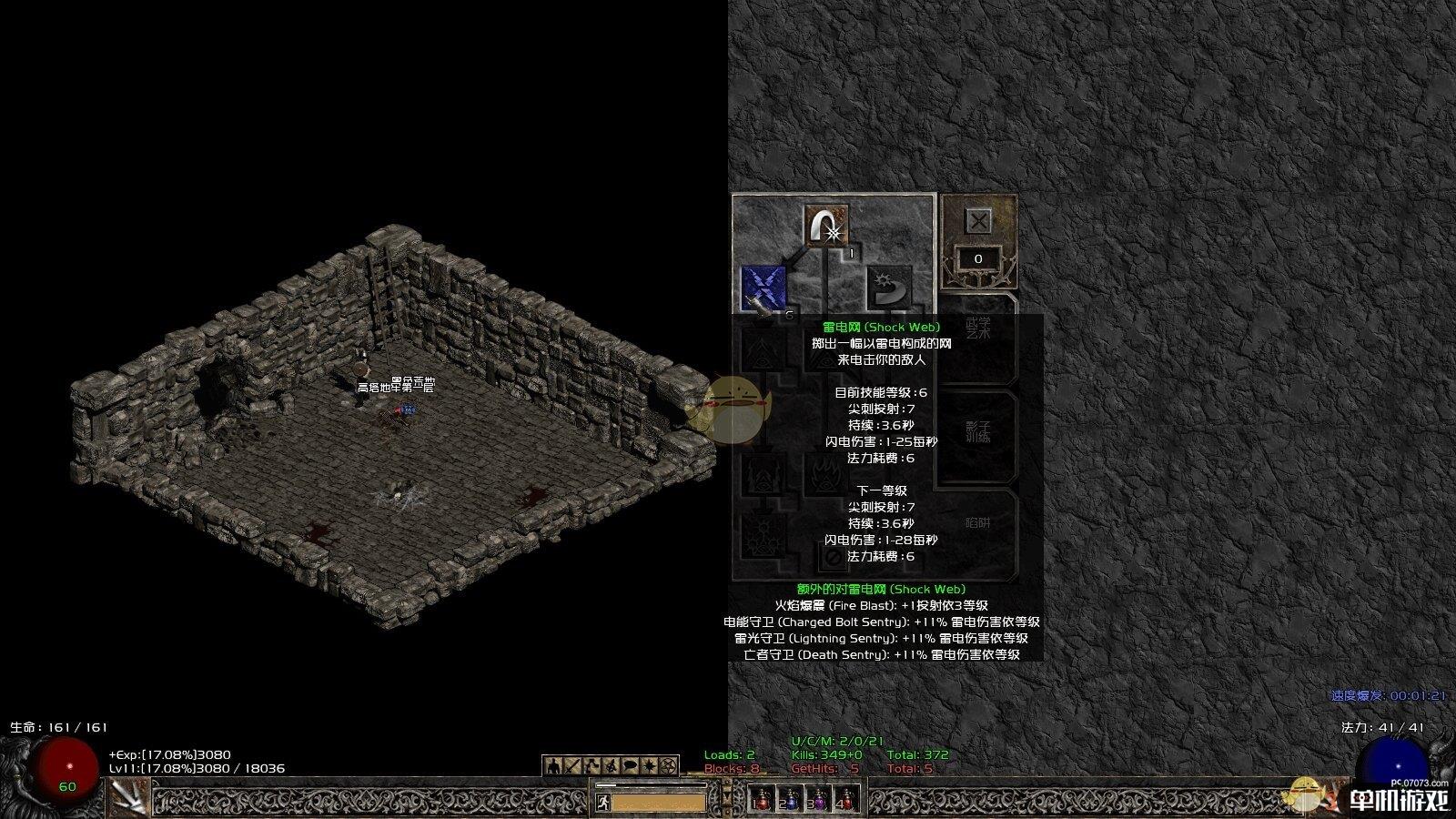Open the skill tree mini-panel button
Image resolution: width=1456 pixels, height=819 pixels.
[x=591, y=766]
